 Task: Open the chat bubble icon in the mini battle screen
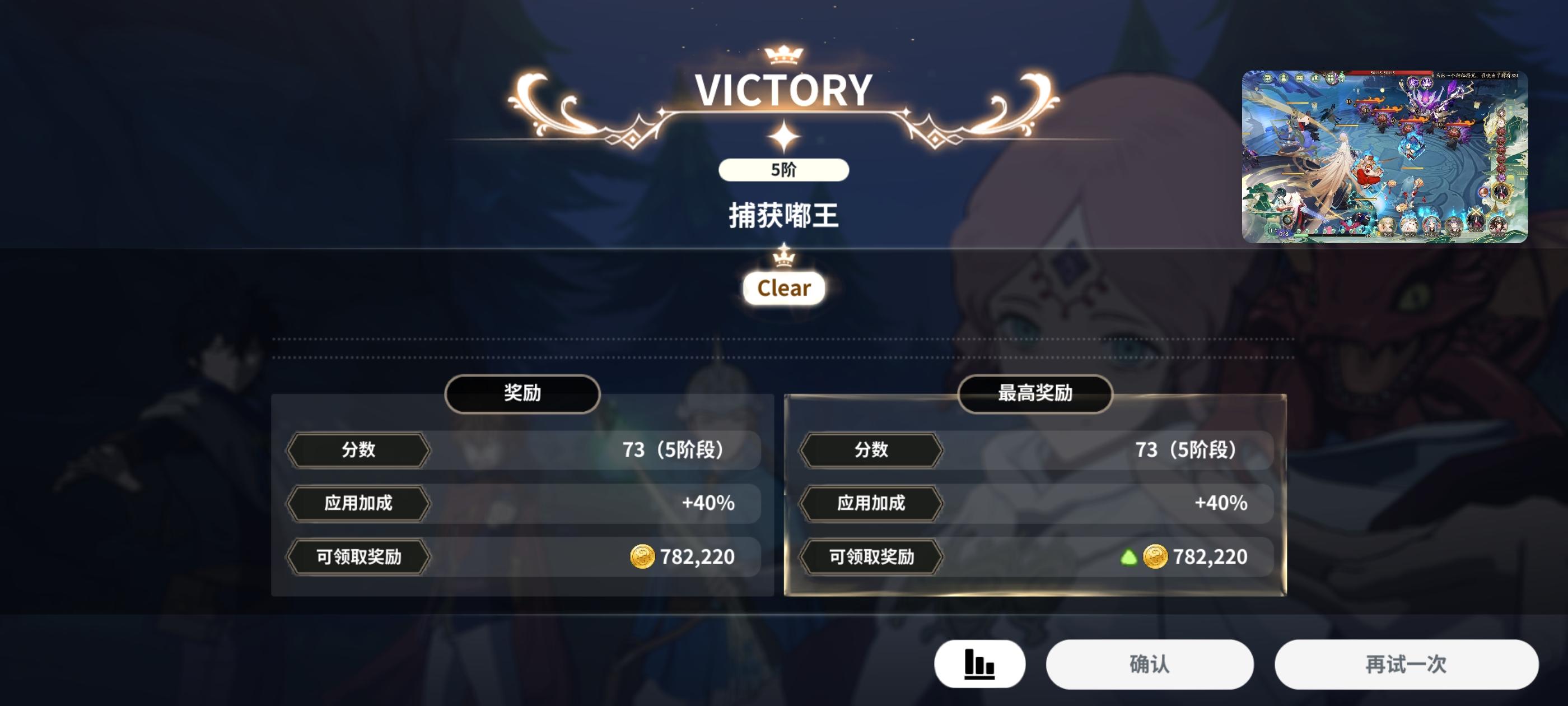[1300, 78]
